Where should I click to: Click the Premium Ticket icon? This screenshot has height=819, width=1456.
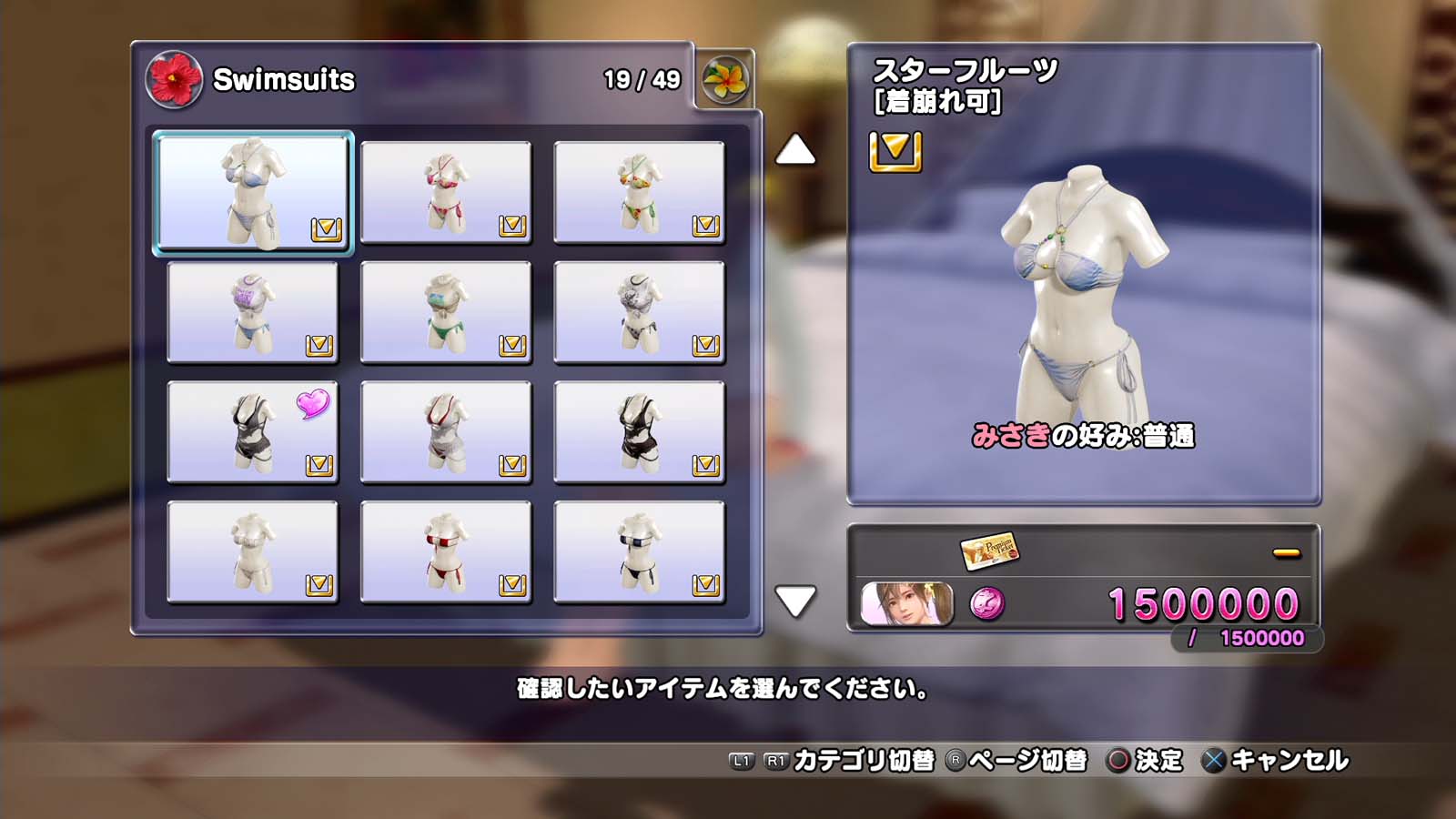989,550
